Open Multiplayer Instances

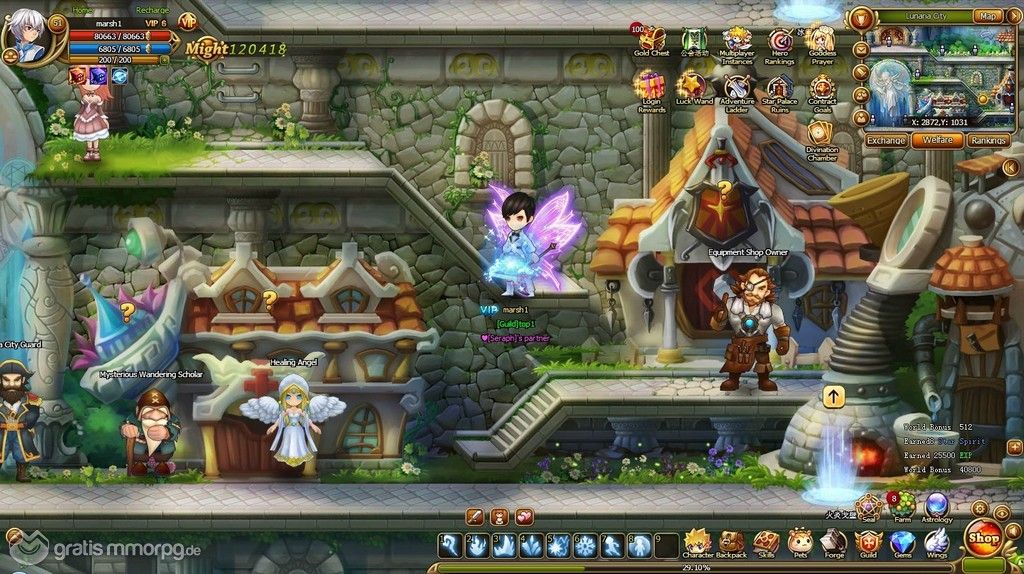pos(737,42)
